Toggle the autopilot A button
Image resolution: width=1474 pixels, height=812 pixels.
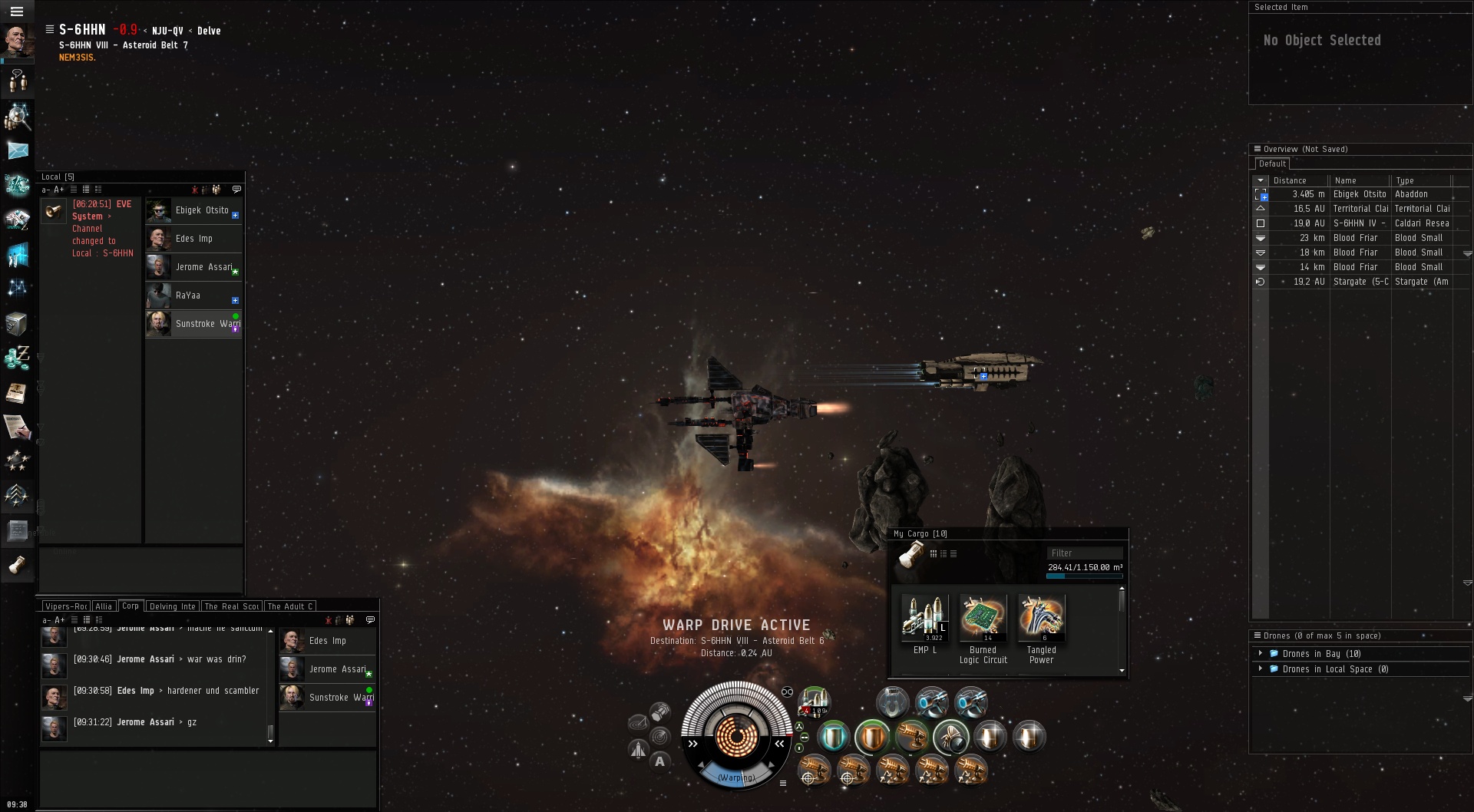click(659, 761)
